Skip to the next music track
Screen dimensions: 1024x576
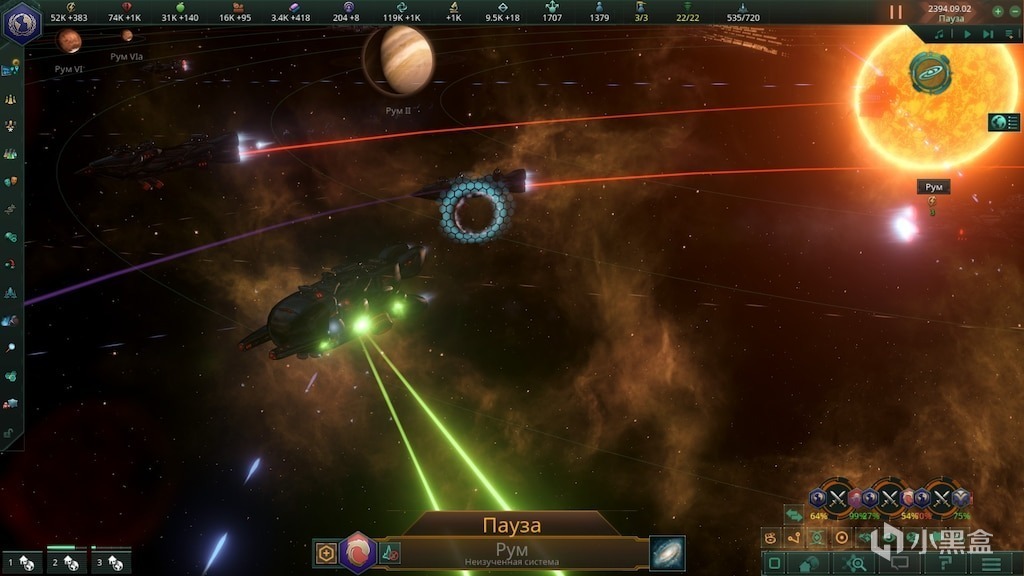(x=987, y=34)
